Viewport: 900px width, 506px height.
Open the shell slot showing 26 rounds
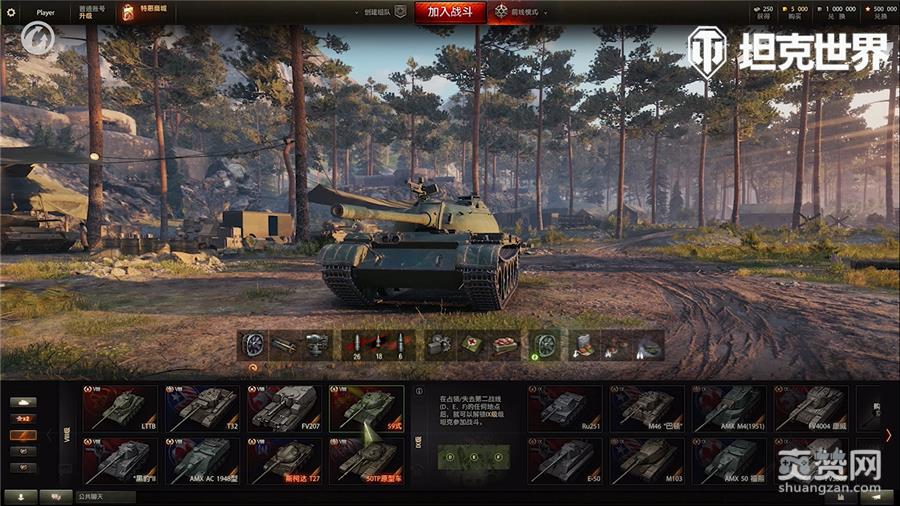point(357,345)
